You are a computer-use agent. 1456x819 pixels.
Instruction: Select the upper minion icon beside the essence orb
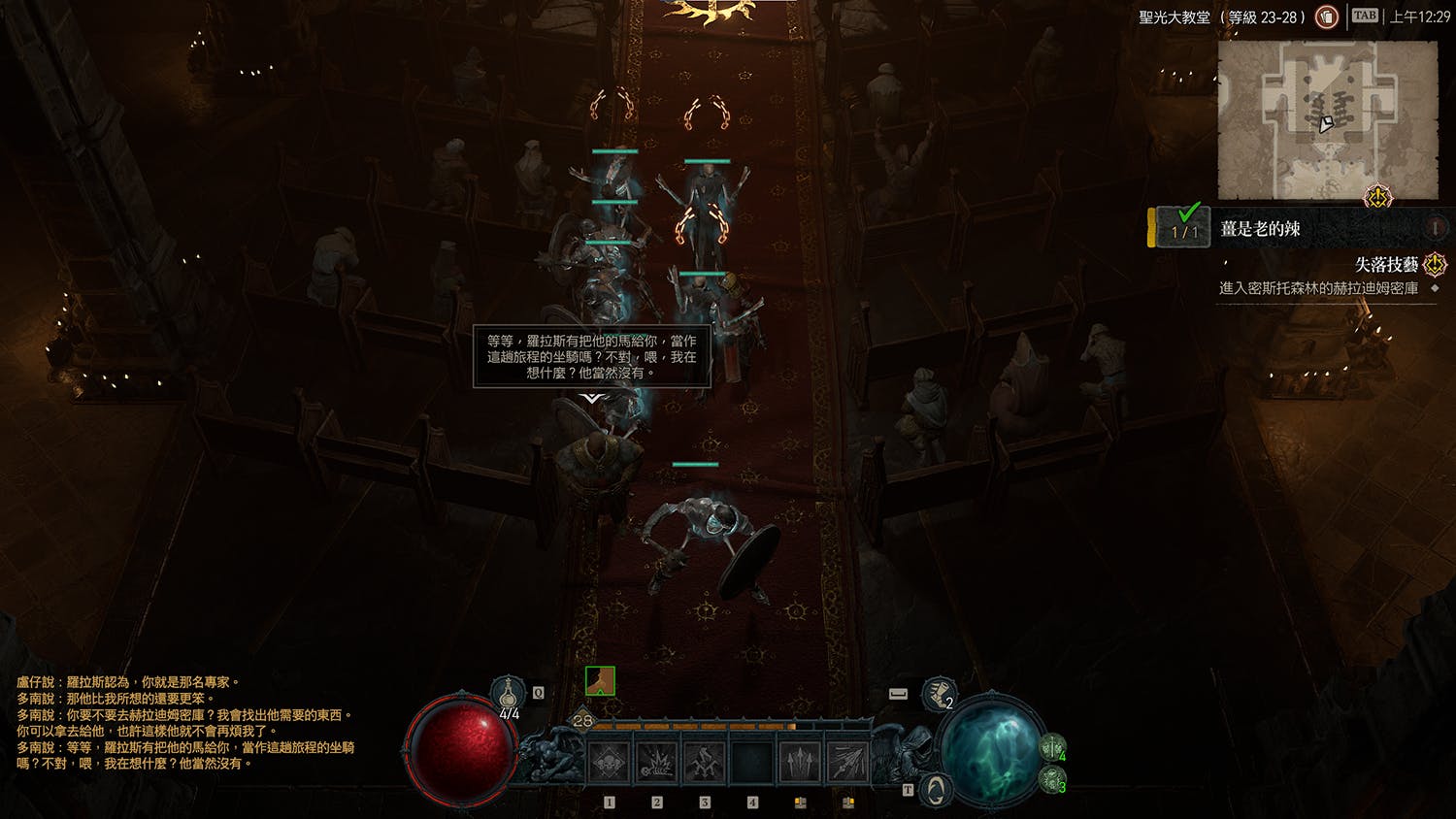point(1052,746)
